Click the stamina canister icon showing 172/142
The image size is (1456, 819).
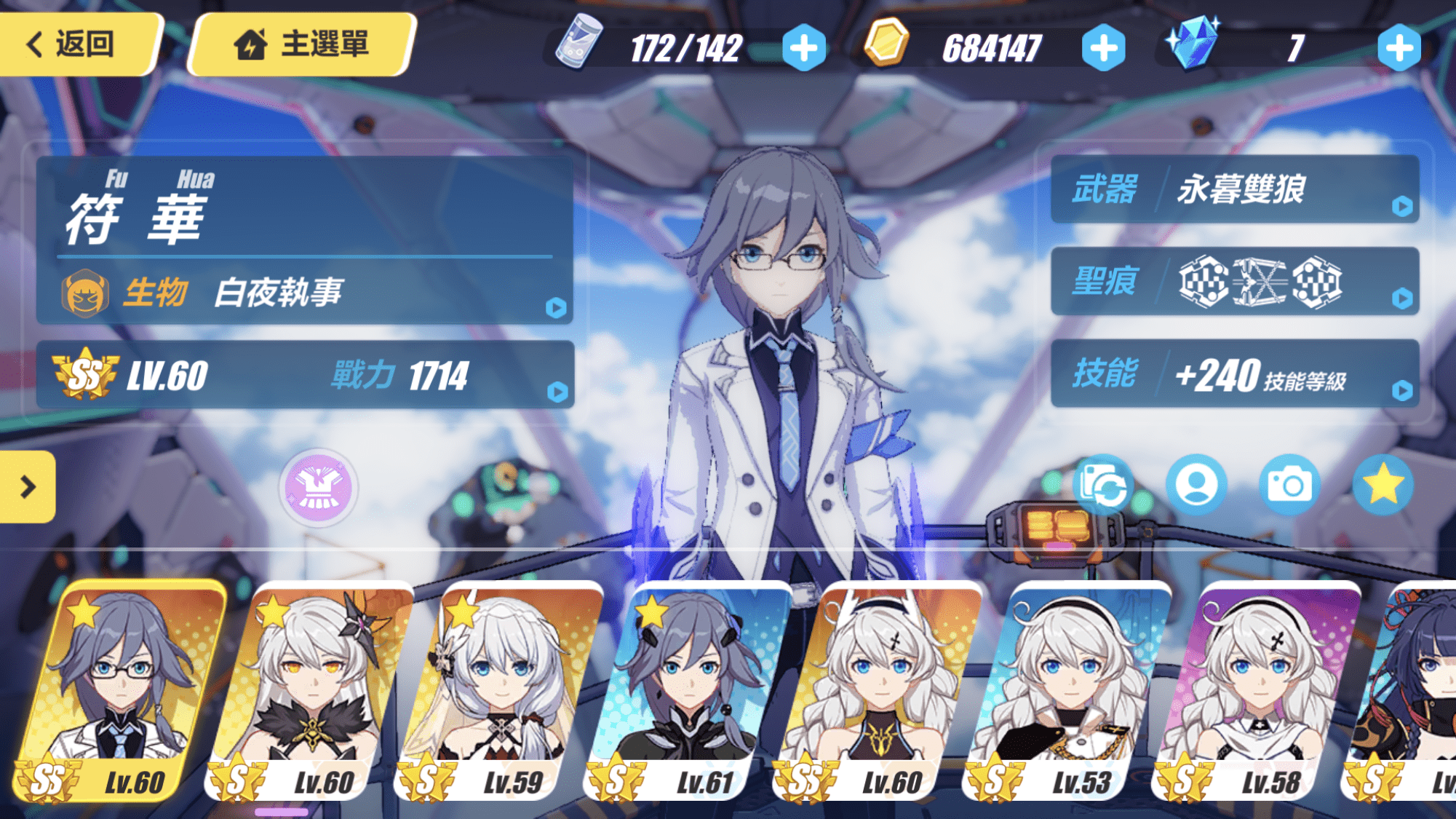[x=578, y=45]
